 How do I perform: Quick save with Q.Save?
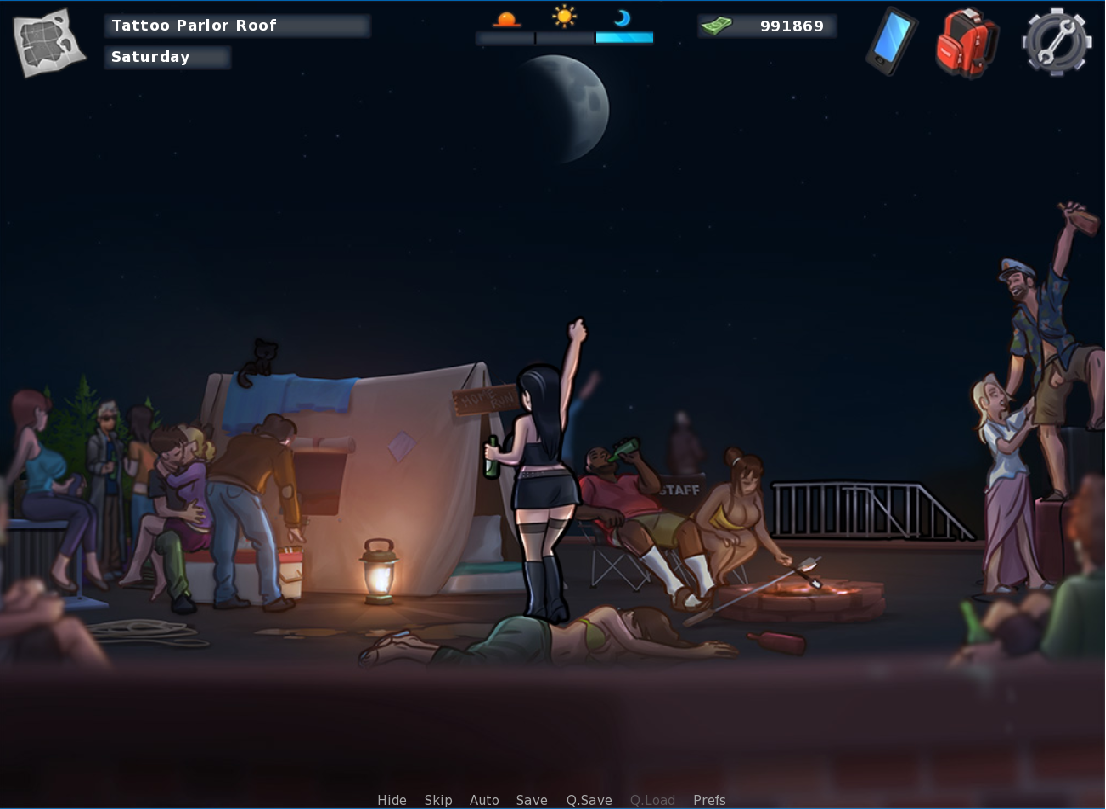click(589, 800)
